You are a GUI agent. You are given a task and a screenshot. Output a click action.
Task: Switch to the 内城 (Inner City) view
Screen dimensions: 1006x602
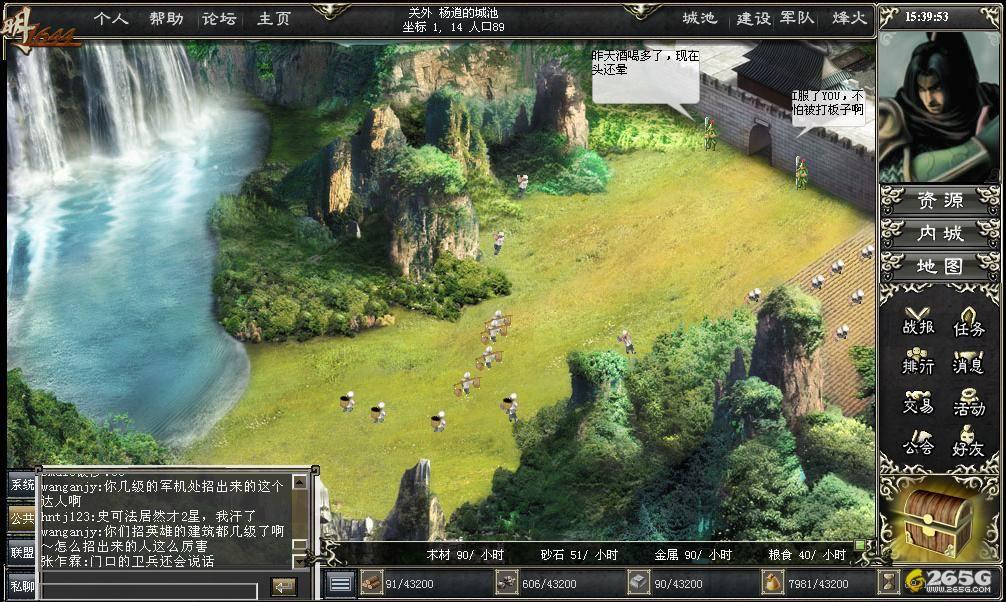click(x=940, y=233)
